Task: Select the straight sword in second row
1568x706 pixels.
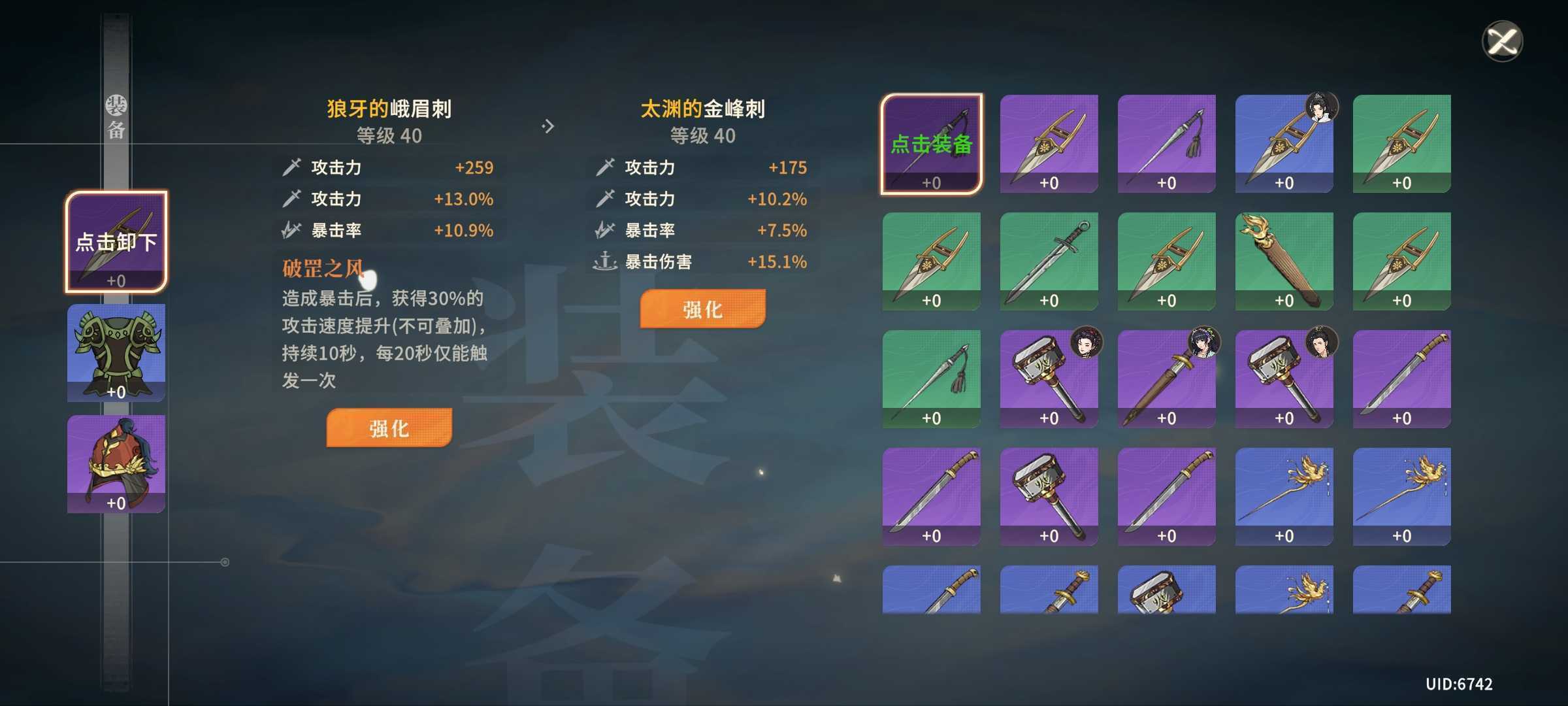Action: click(1049, 258)
